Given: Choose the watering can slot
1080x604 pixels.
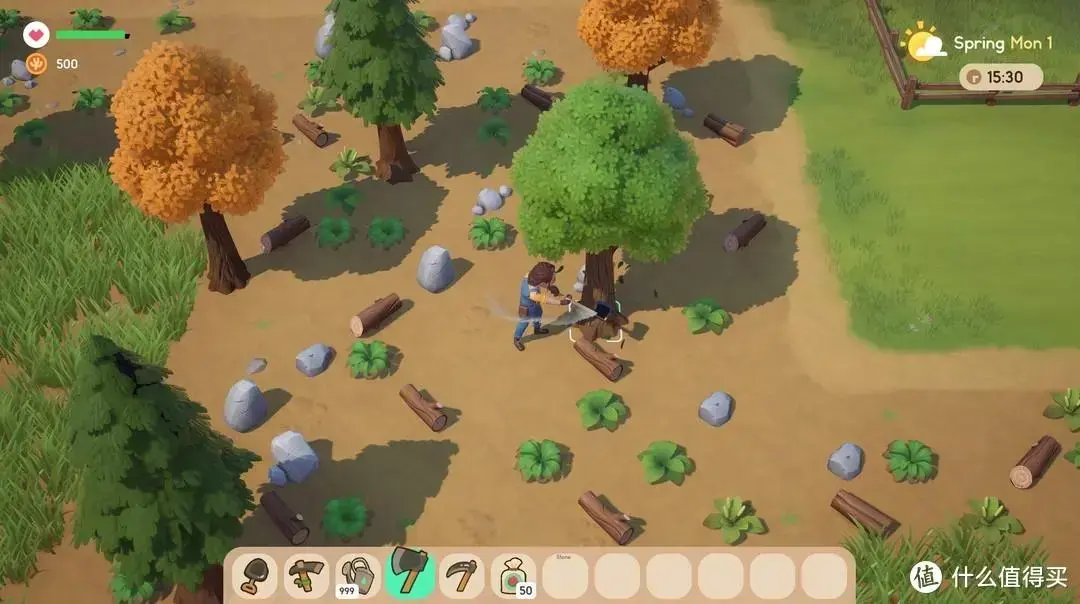Looking at the screenshot, I should (358, 576).
